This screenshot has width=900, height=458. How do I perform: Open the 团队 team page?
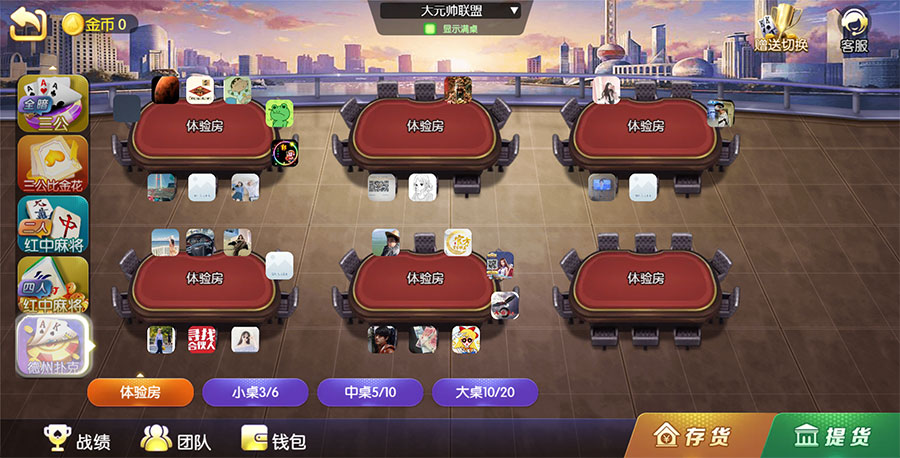tap(175, 439)
